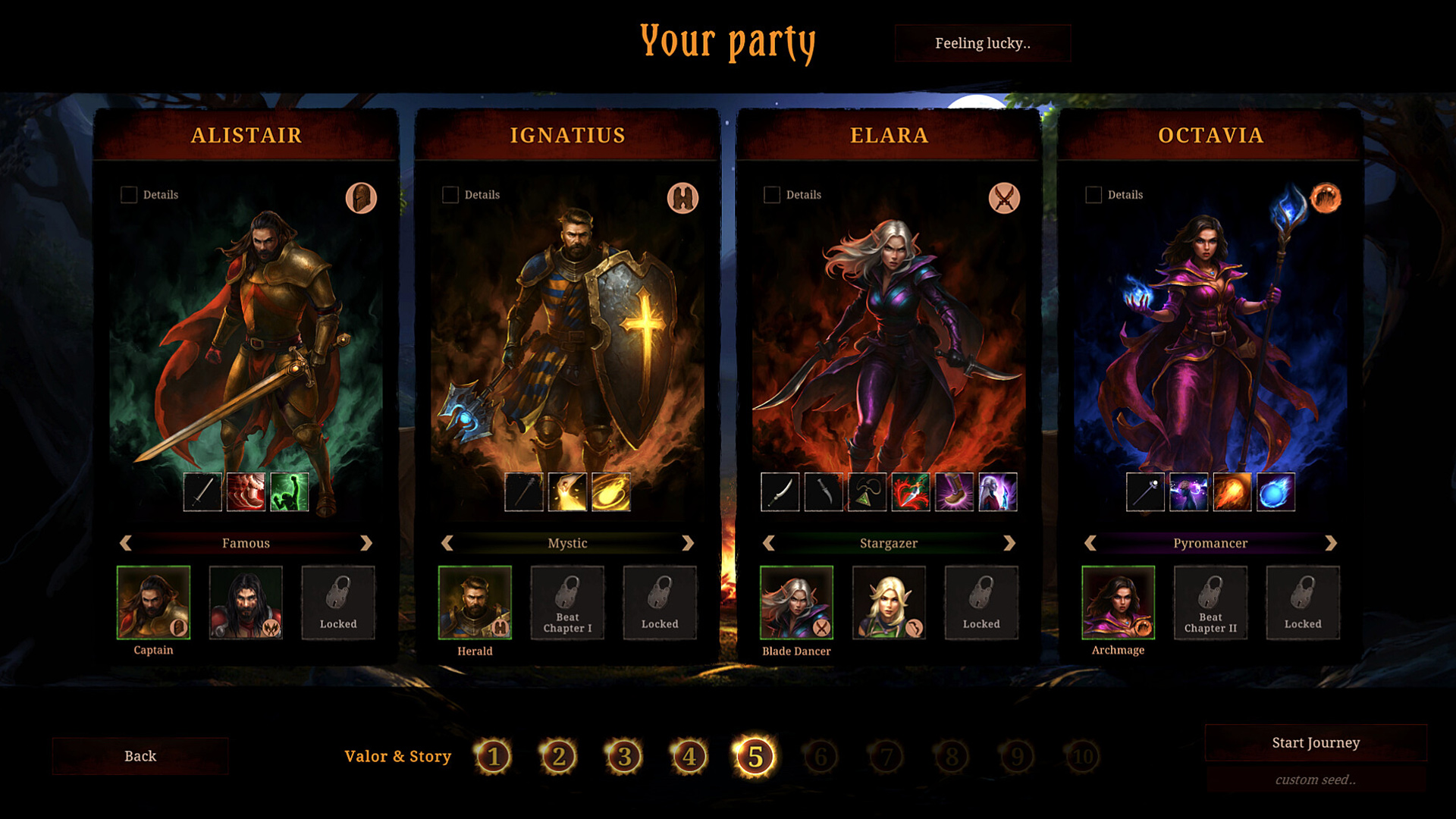Click Ignatius's locked Beat Chapter I slot
The width and height of the screenshot is (1456, 819).
[x=567, y=602]
